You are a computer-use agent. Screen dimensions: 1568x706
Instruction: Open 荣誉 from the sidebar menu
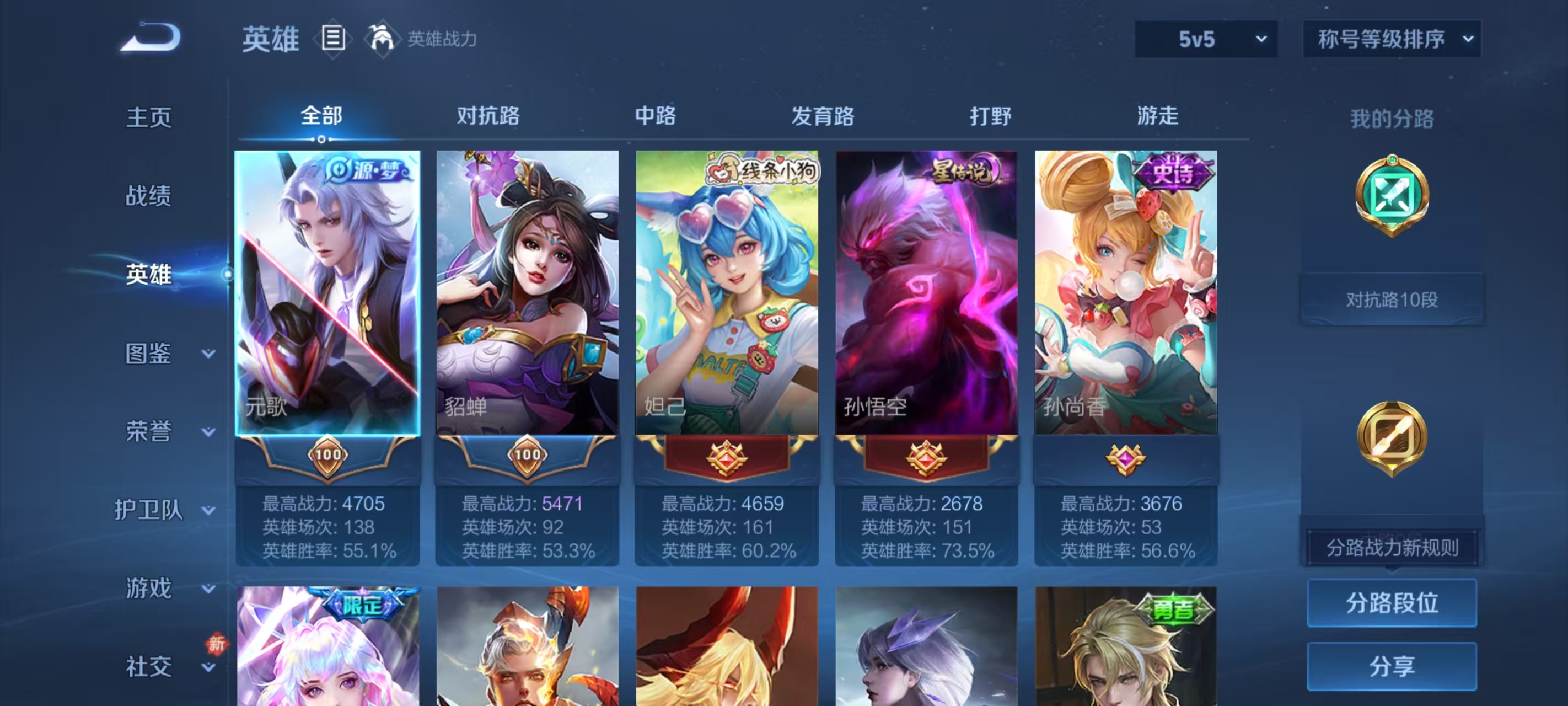tap(148, 431)
